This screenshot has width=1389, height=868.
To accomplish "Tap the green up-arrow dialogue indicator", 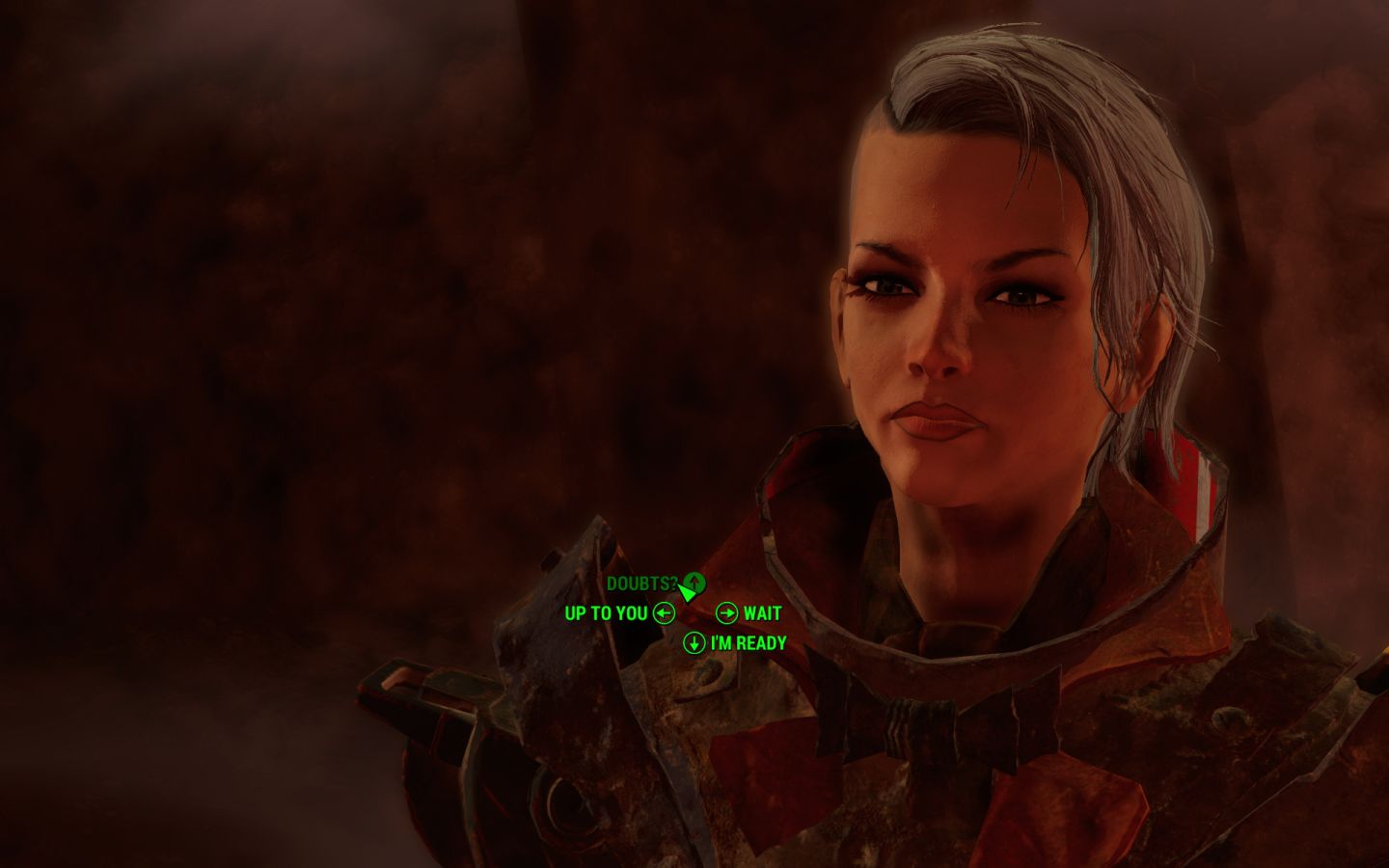I will point(694,583).
